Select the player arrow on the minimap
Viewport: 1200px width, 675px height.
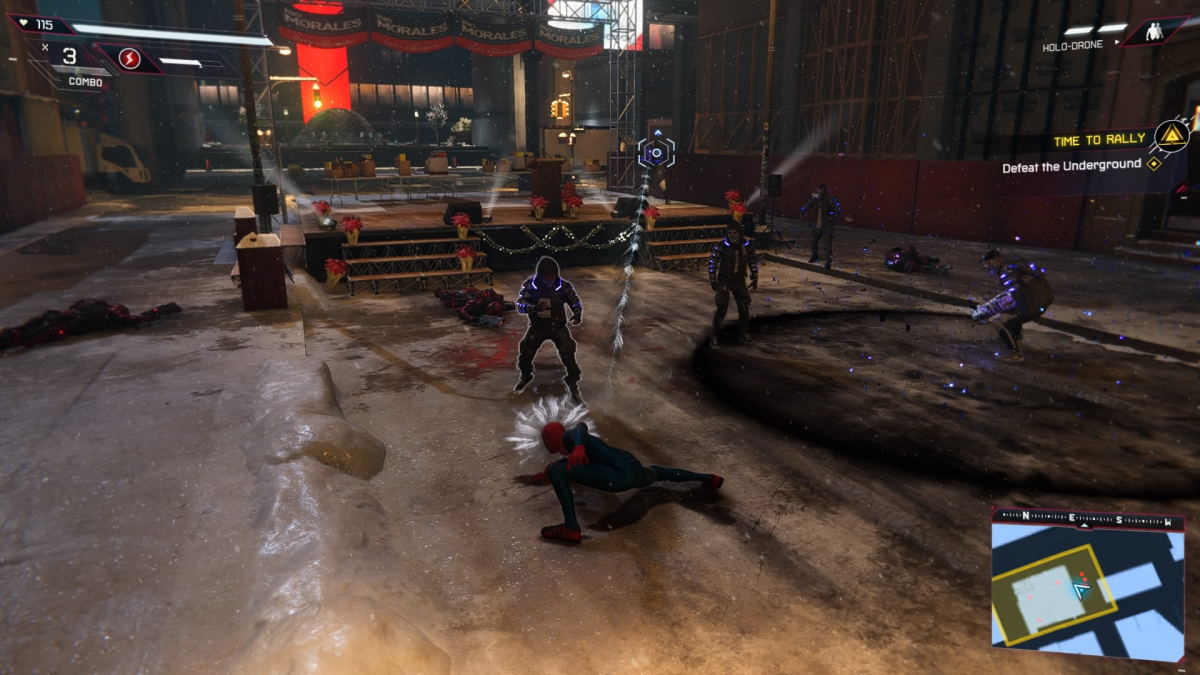tap(1081, 589)
